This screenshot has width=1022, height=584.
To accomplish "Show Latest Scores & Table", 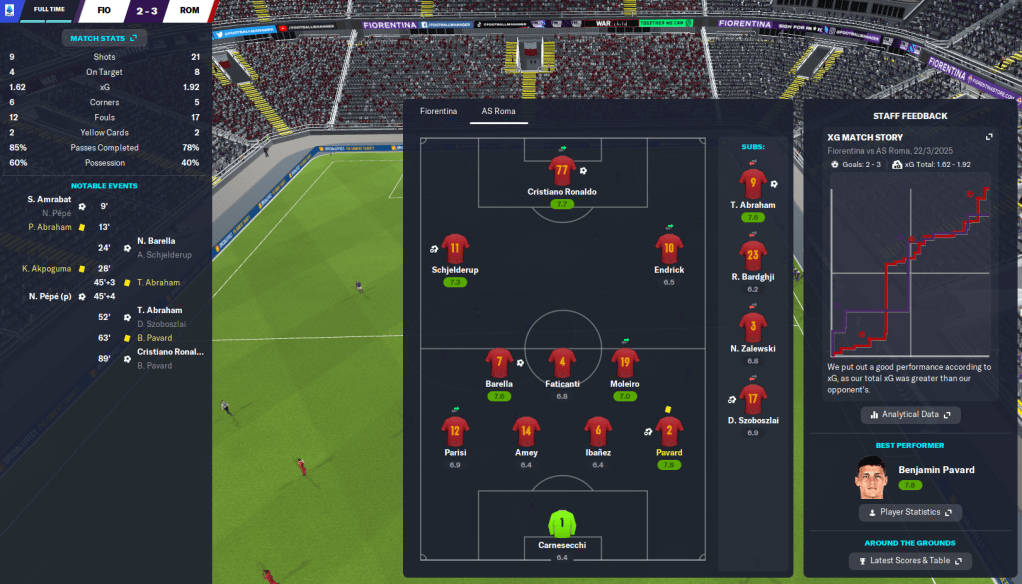I will 910,561.
